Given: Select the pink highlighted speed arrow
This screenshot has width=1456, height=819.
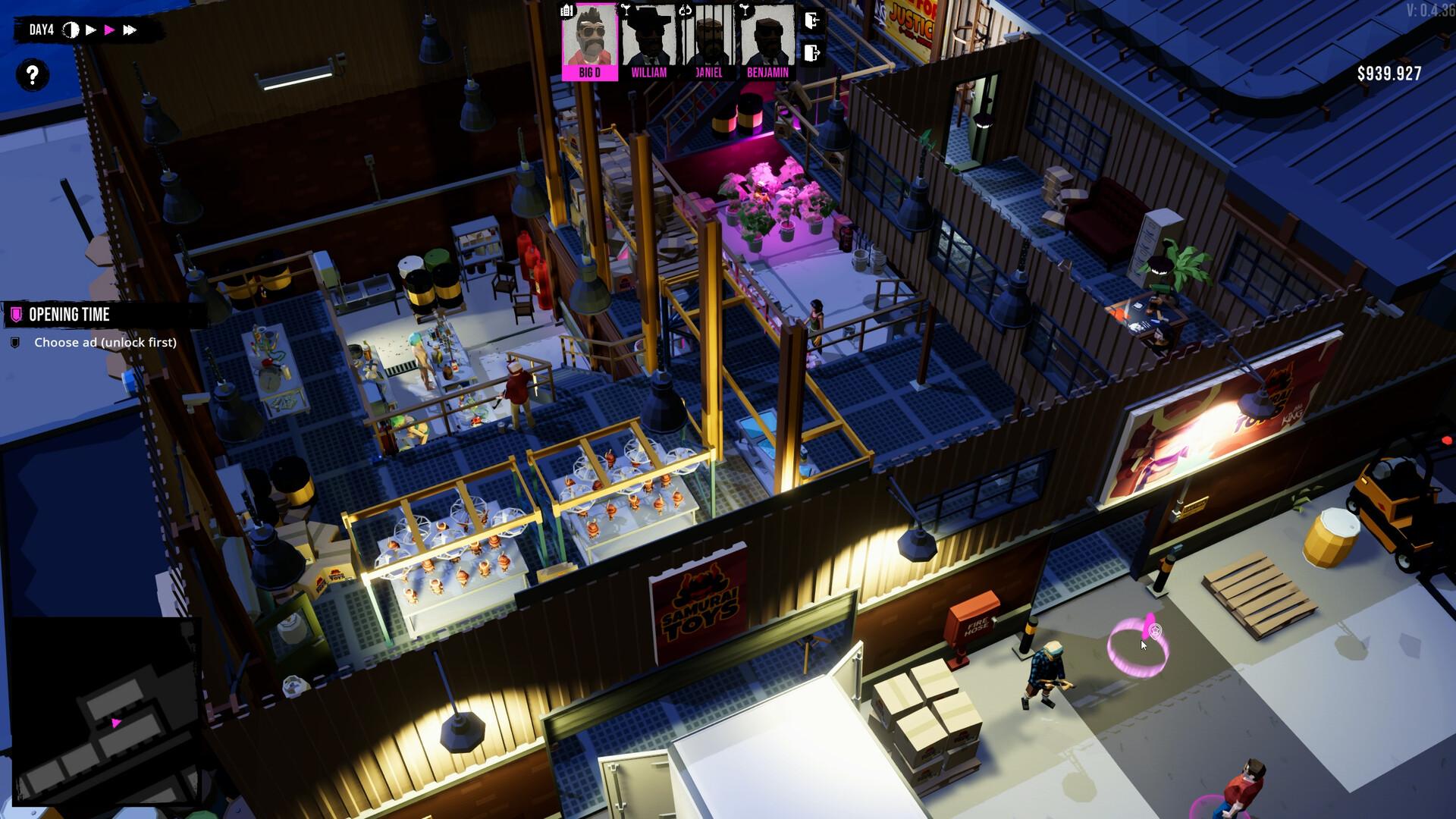Looking at the screenshot, I should [x=110, y=30].
